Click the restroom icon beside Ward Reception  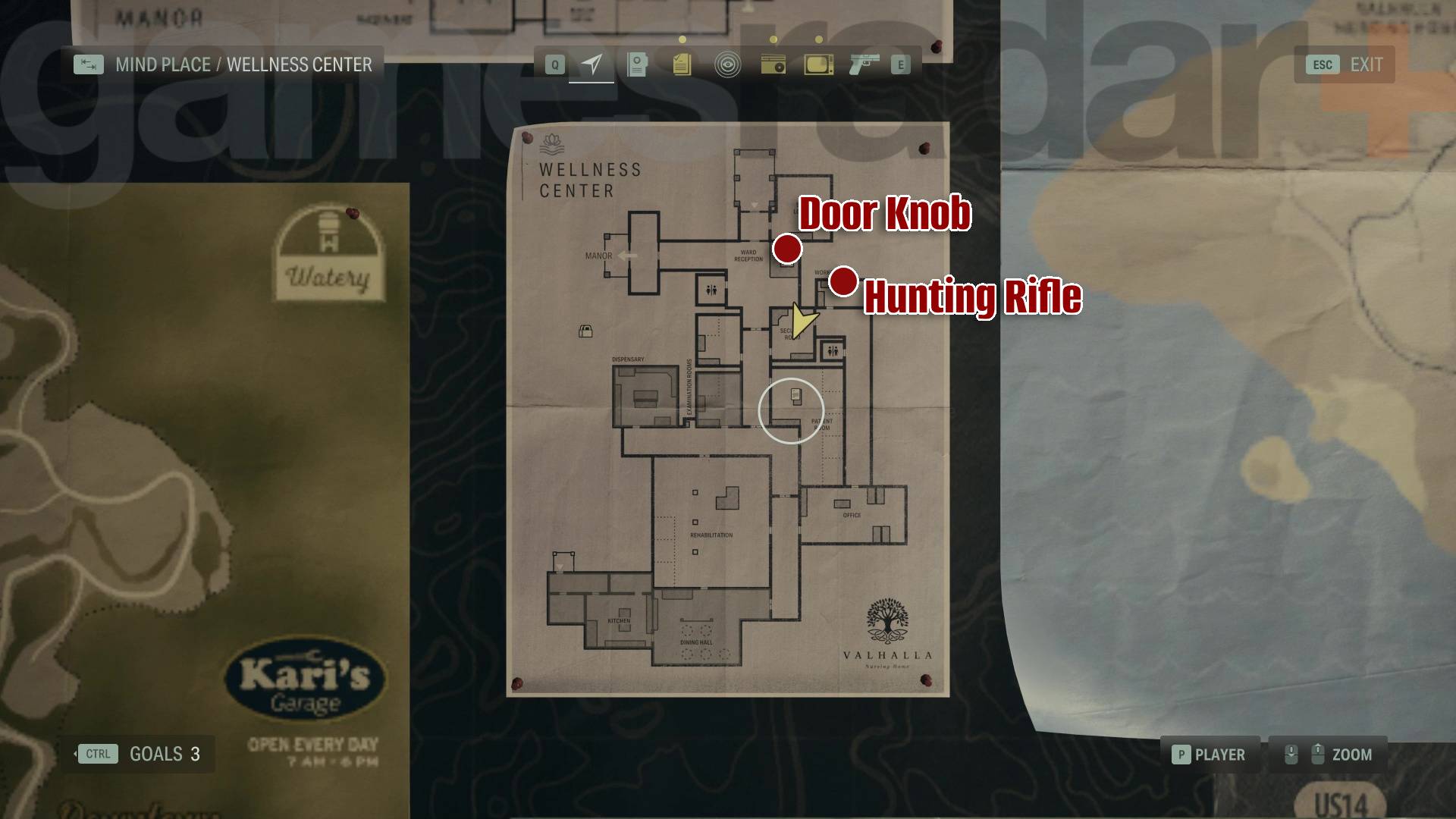pos(710,288)
